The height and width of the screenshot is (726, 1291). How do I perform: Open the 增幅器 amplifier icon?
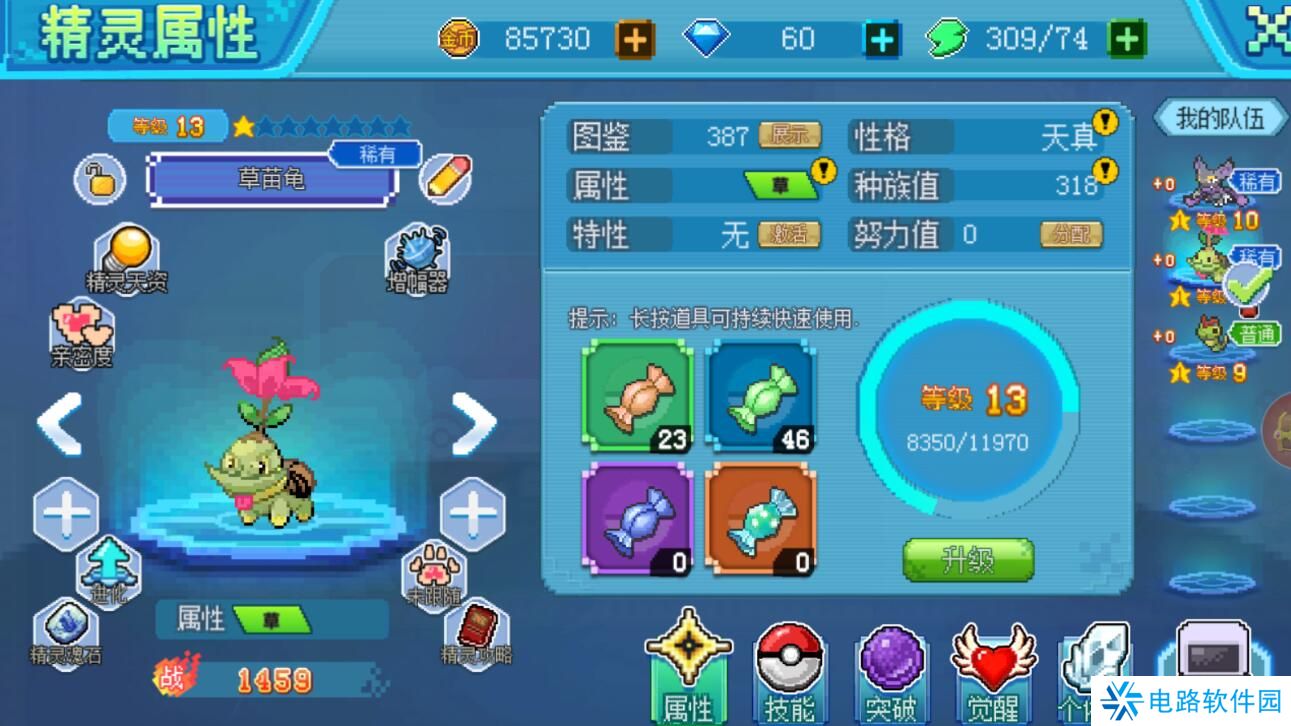click(x=417, y=259)
